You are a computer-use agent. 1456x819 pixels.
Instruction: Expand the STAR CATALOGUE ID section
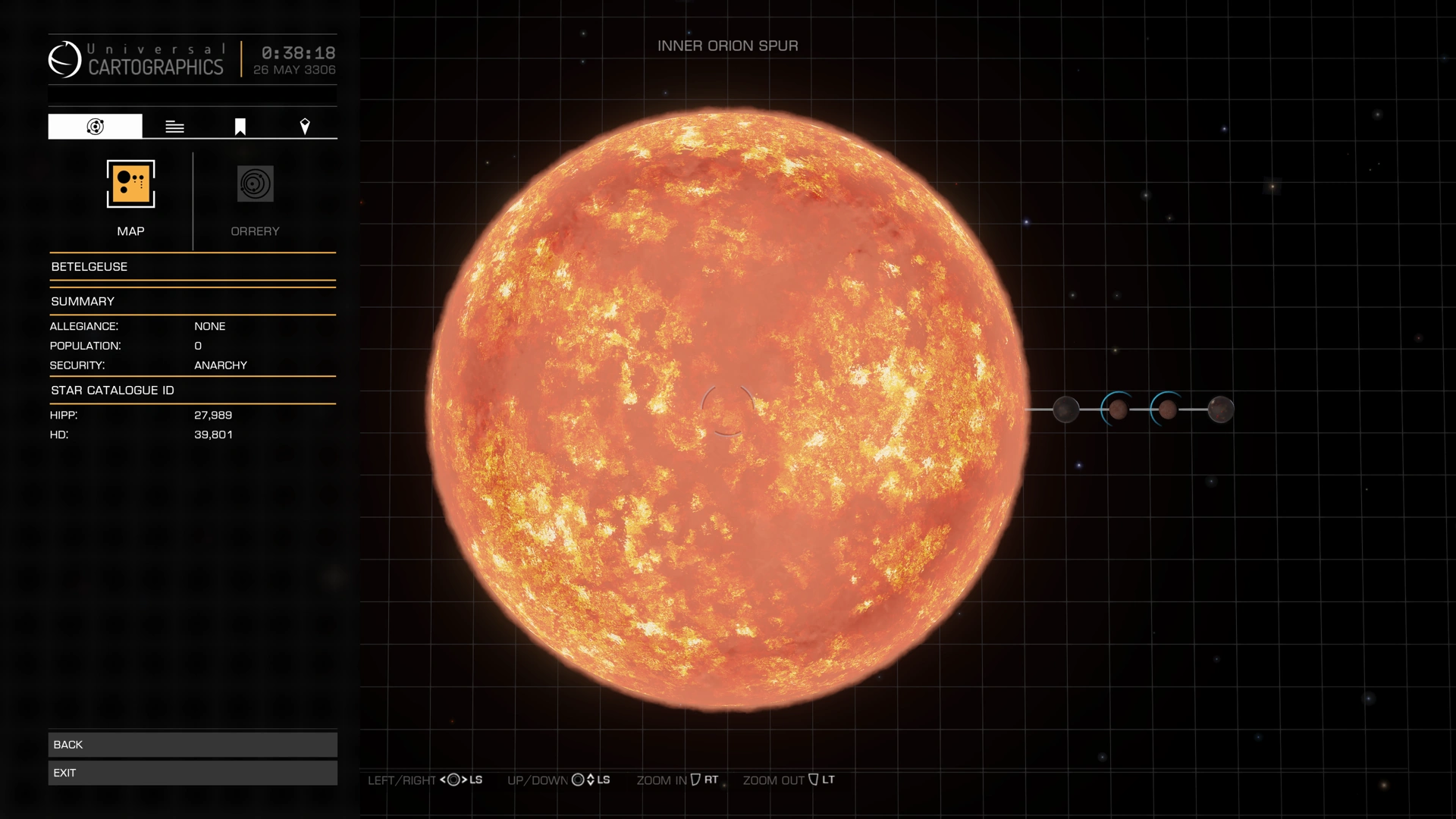pyautogui.click(x=114, y=390)
